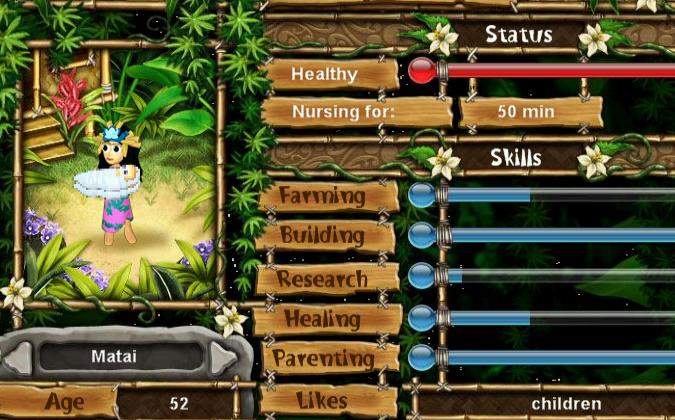Image resolution: width=675 pixels, height=420 pixels.
Task: Show the previous villager with the left arrow
Action: tap(18, 357)
